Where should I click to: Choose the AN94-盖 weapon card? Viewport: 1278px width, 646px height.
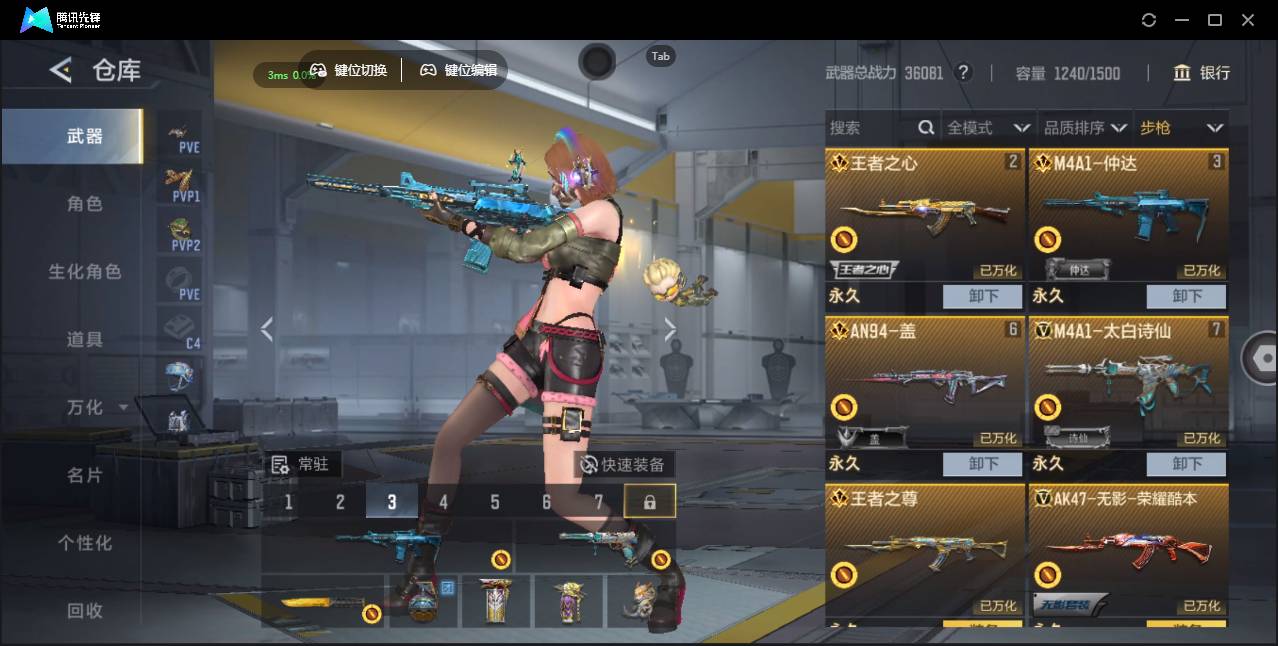point(924,385)
